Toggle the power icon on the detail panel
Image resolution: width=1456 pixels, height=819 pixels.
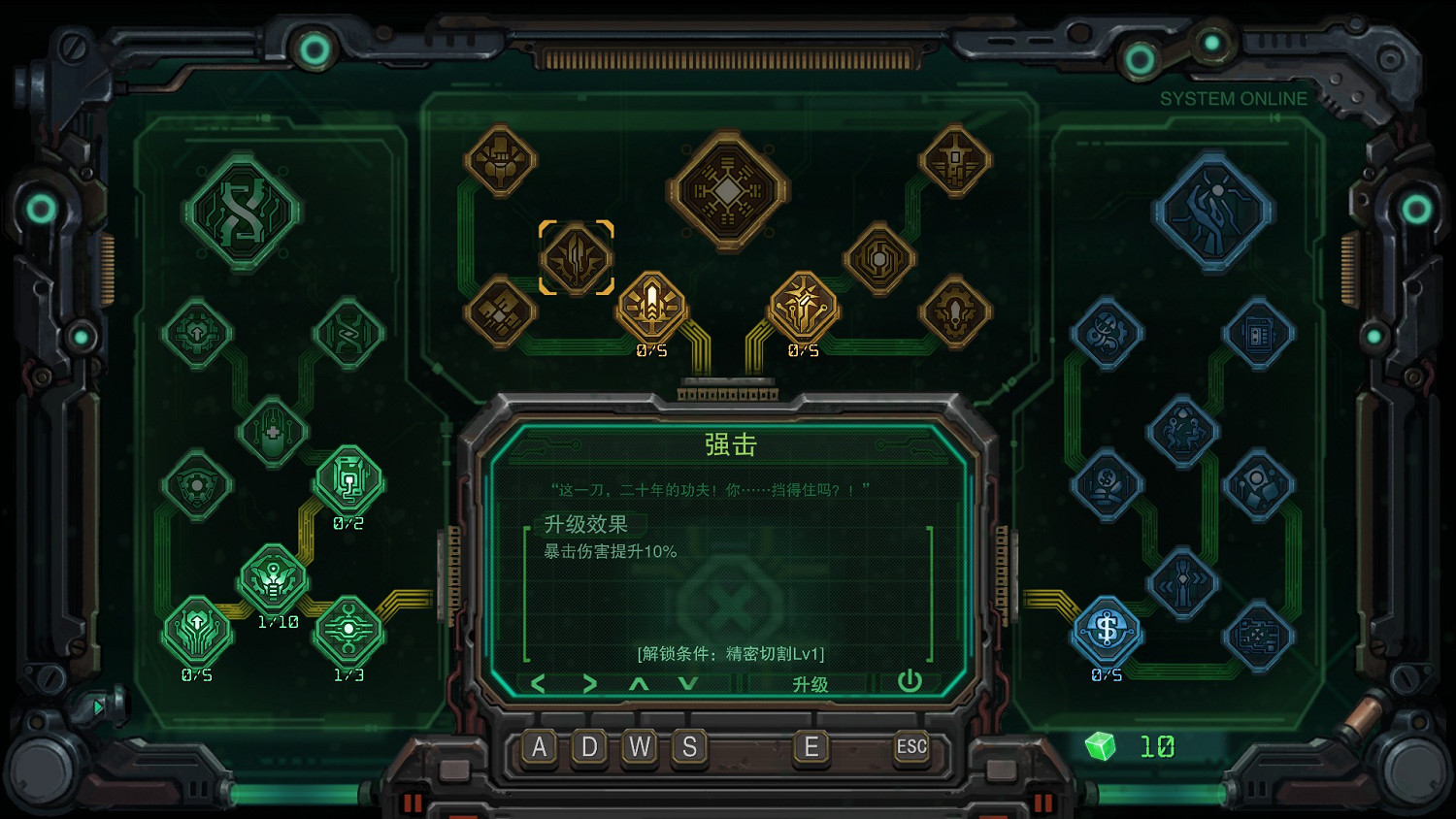(909, 682)
